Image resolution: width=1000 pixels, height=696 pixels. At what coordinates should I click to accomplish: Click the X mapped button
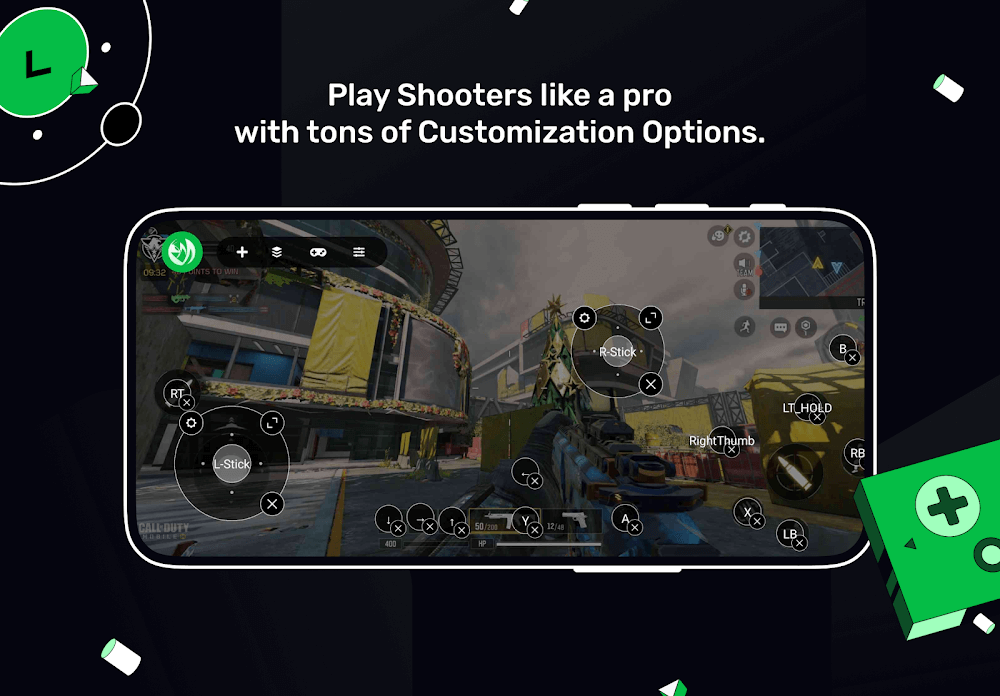[x=747, y=512]
